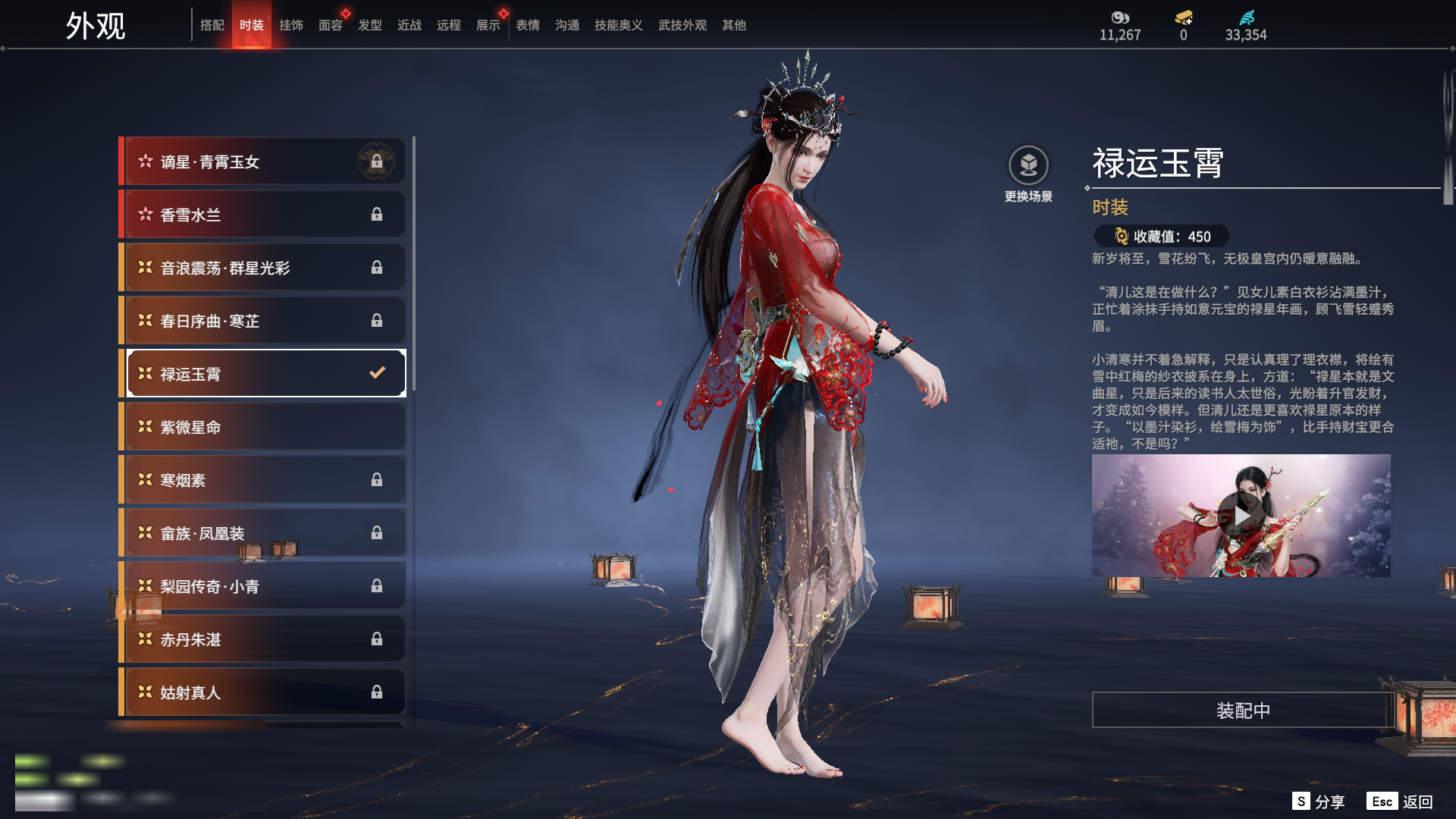The height and width of the screenshot is (819, 1456).
Task: Click the 分享 share button
Action: coord(1319,802)
